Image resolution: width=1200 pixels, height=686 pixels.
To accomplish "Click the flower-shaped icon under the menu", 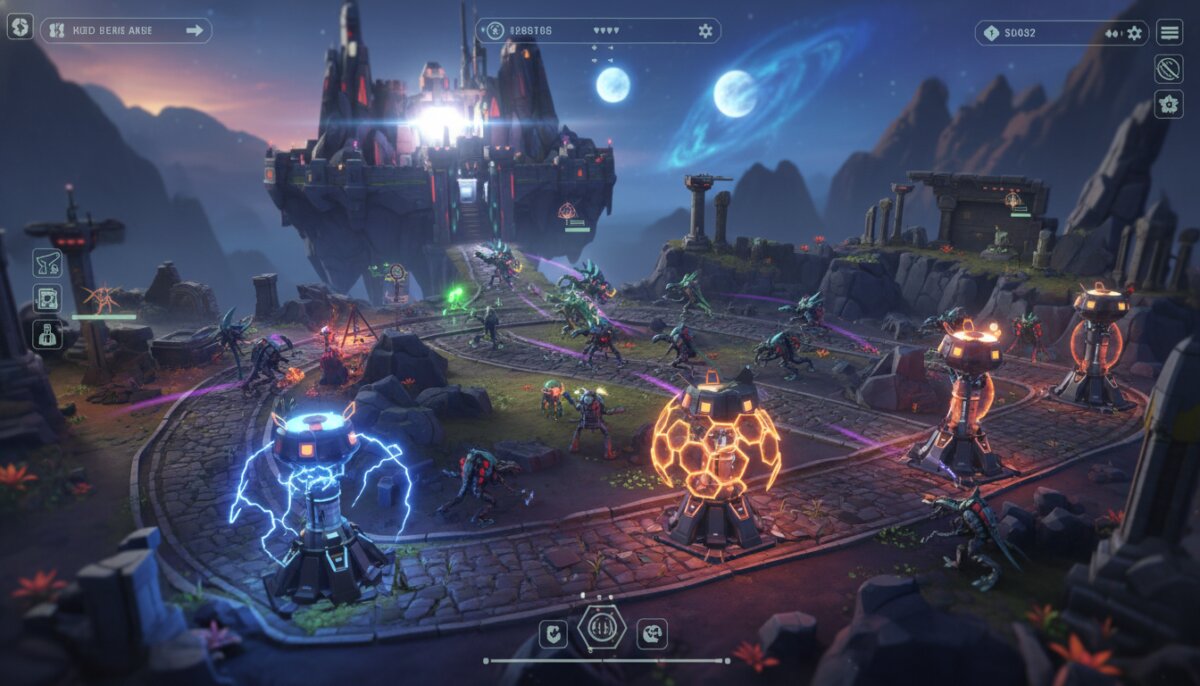I will 1169,104.
